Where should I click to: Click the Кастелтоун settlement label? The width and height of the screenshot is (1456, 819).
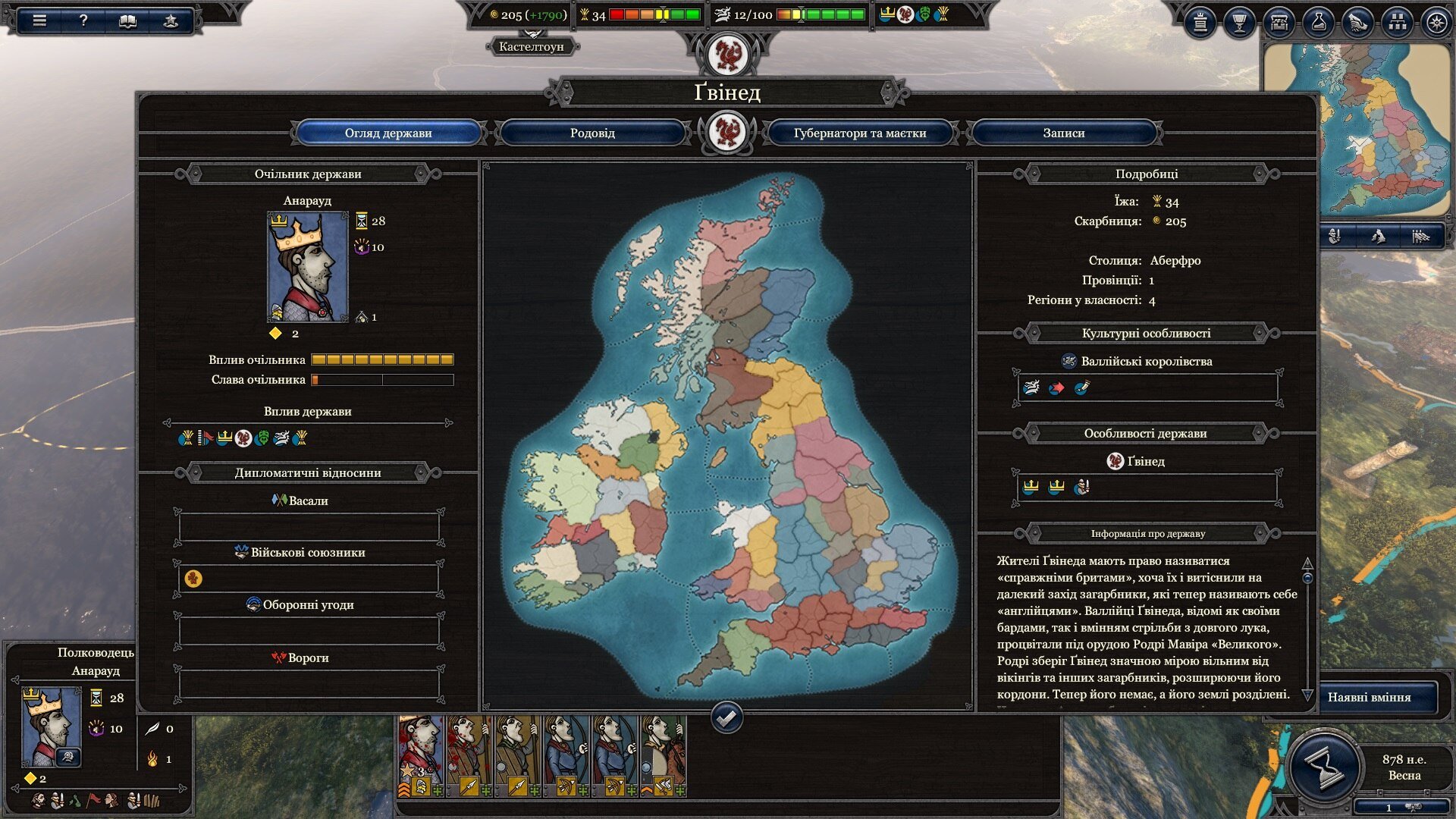tap(531, 46)
